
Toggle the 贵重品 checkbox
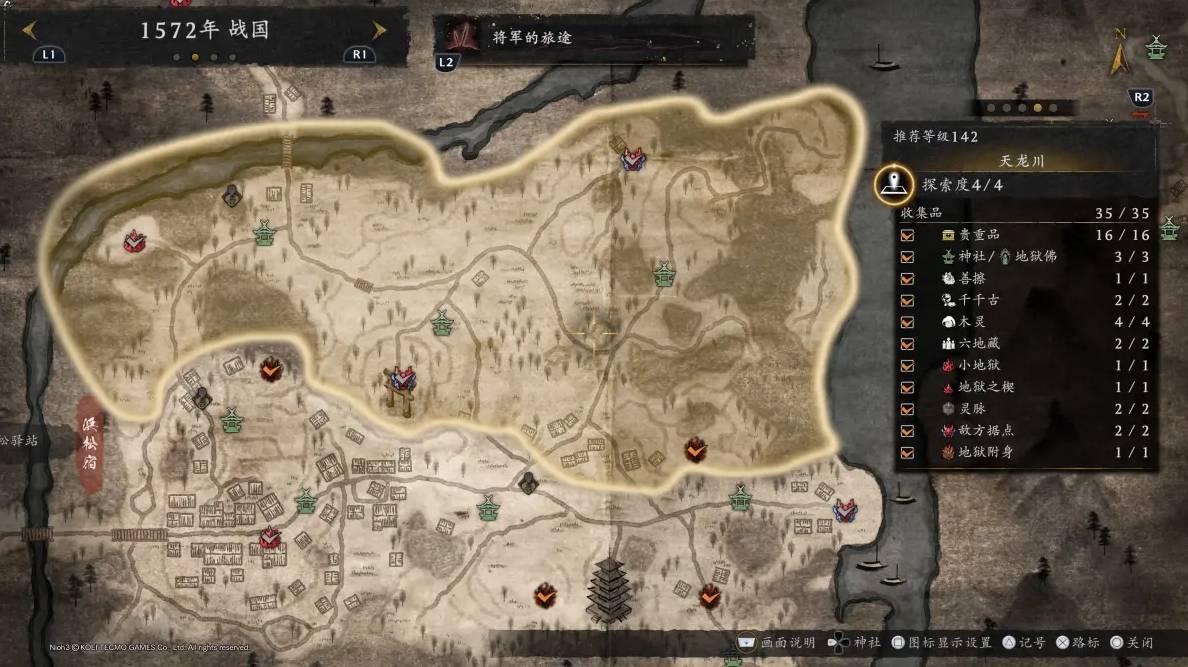pos(907,235)
